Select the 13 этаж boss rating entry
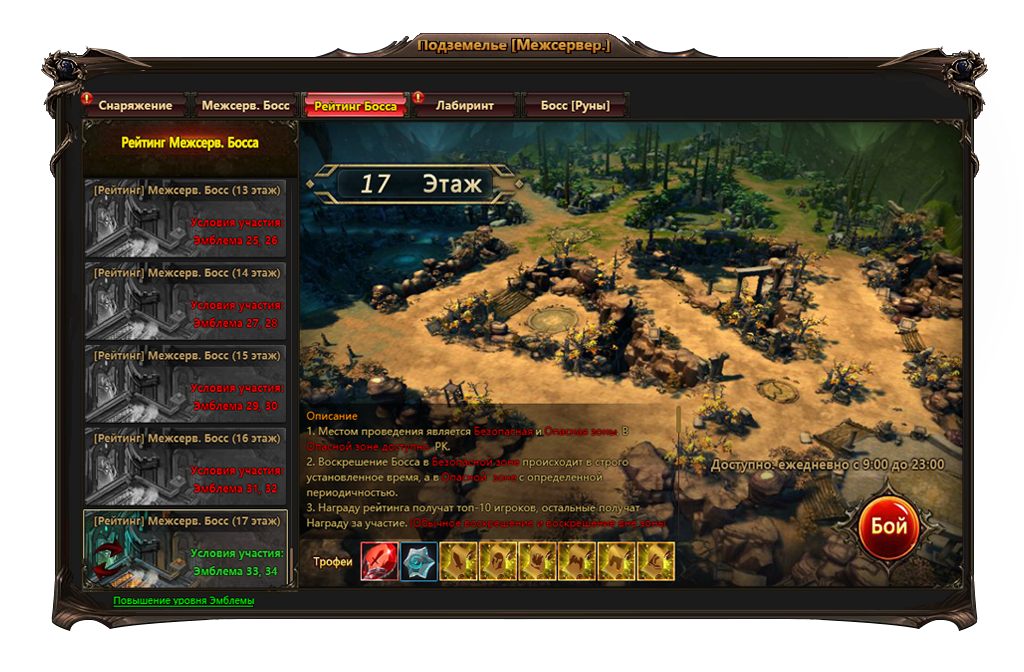1024x672 pixels. (x=187, y=218)
